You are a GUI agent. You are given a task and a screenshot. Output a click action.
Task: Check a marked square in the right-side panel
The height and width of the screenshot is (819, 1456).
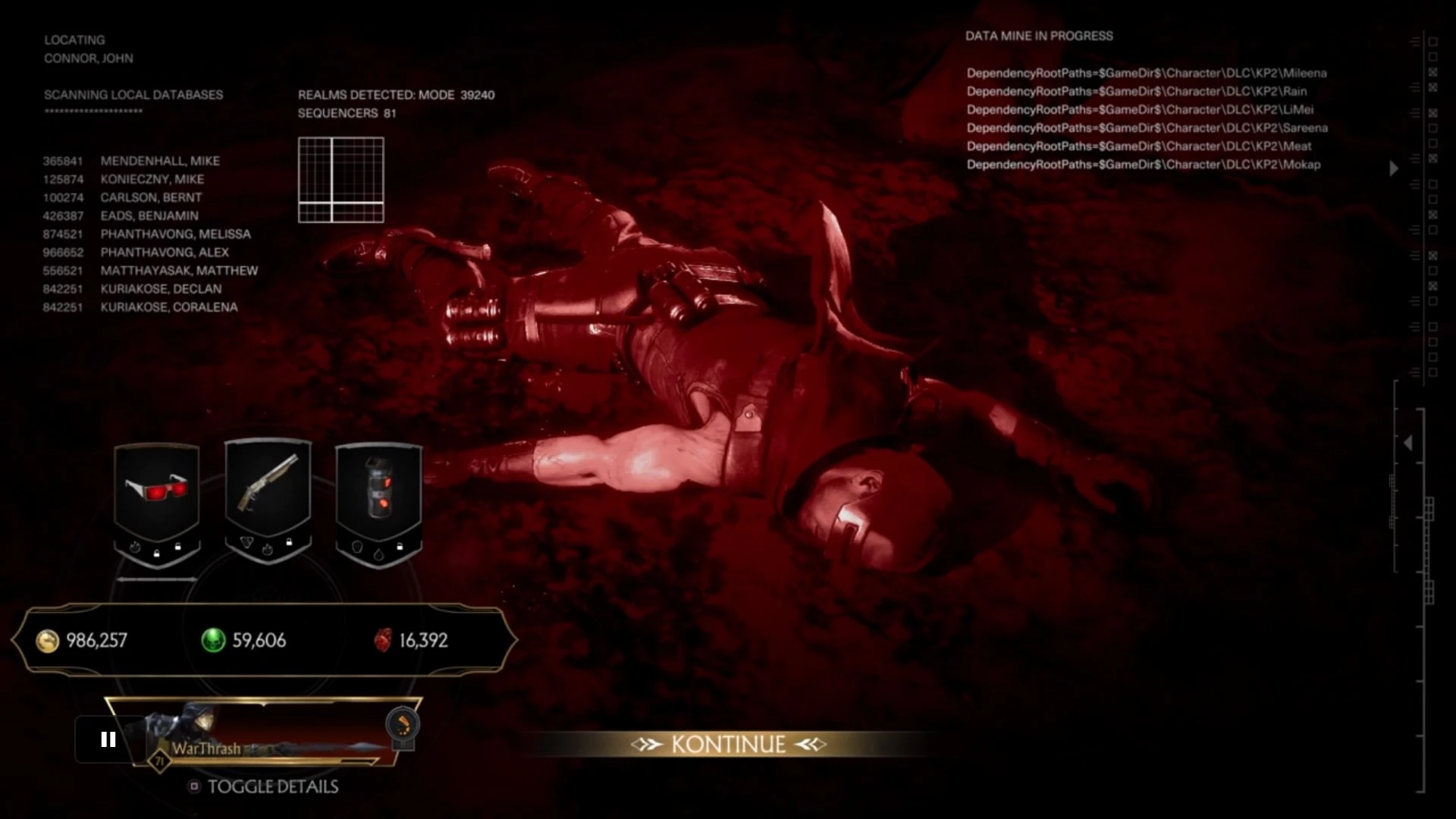(1432, 71)
